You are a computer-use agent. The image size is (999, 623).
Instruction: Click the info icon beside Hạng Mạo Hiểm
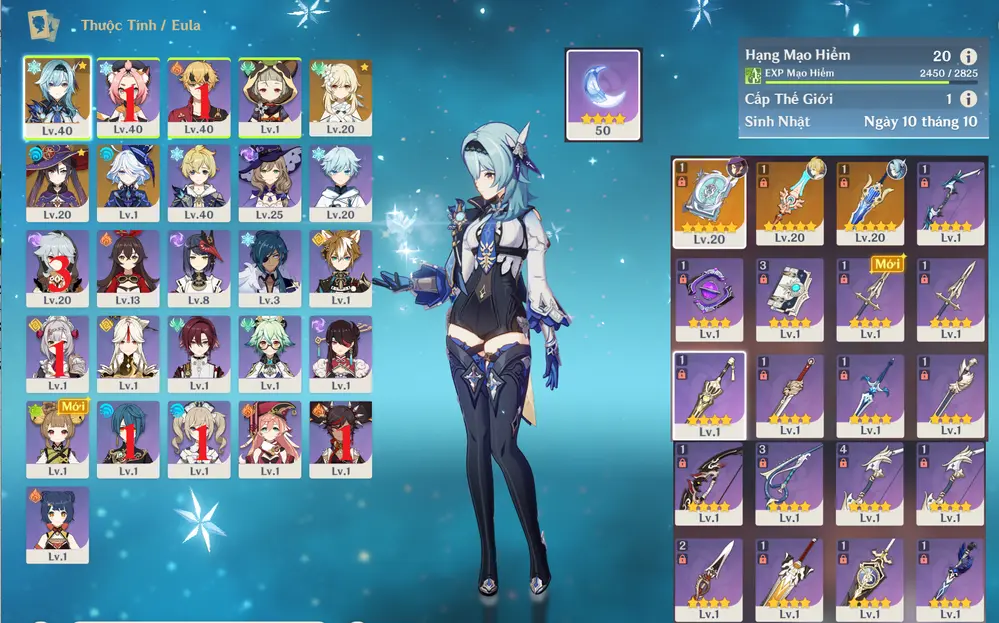pyautogui.click(x=968, y=57)
